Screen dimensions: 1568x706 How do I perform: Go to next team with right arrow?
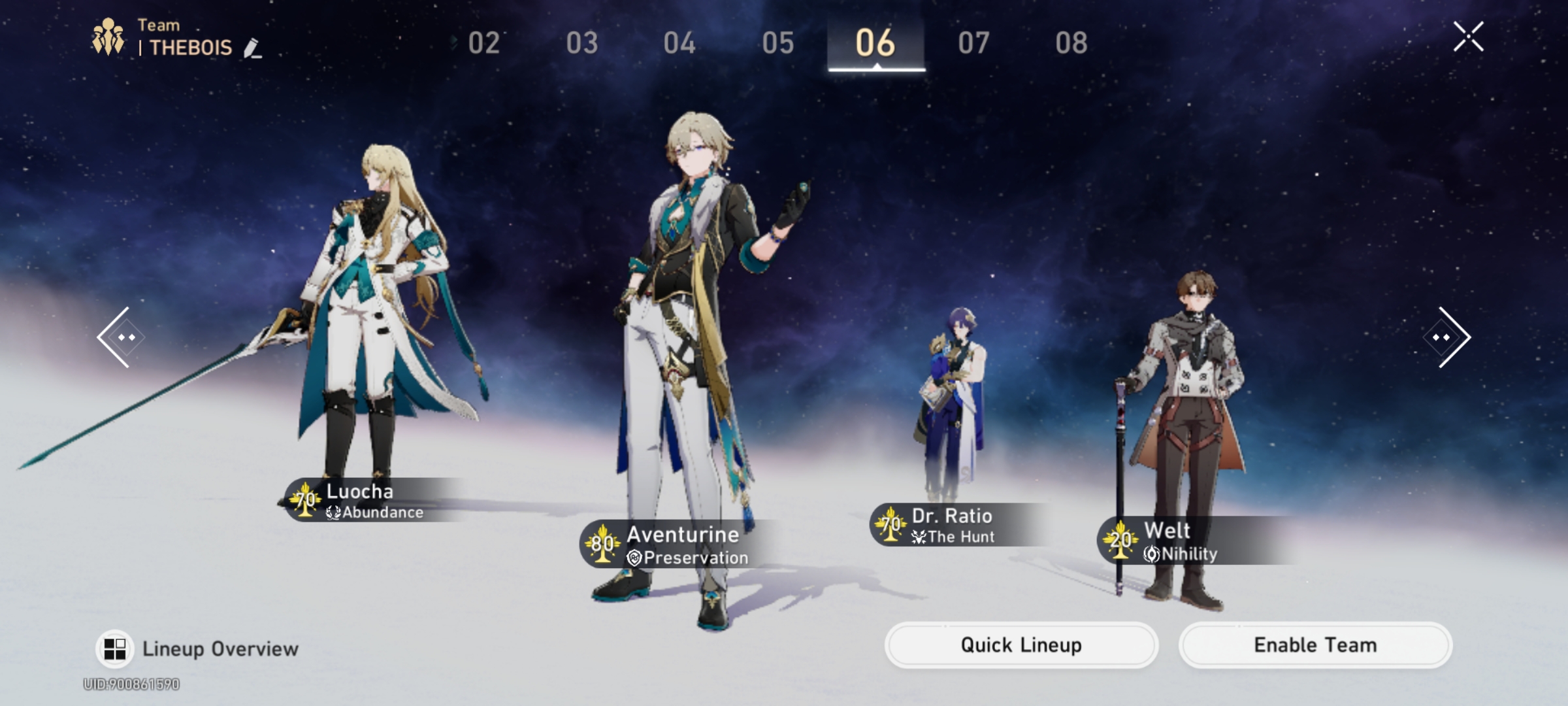(1446, 337)
